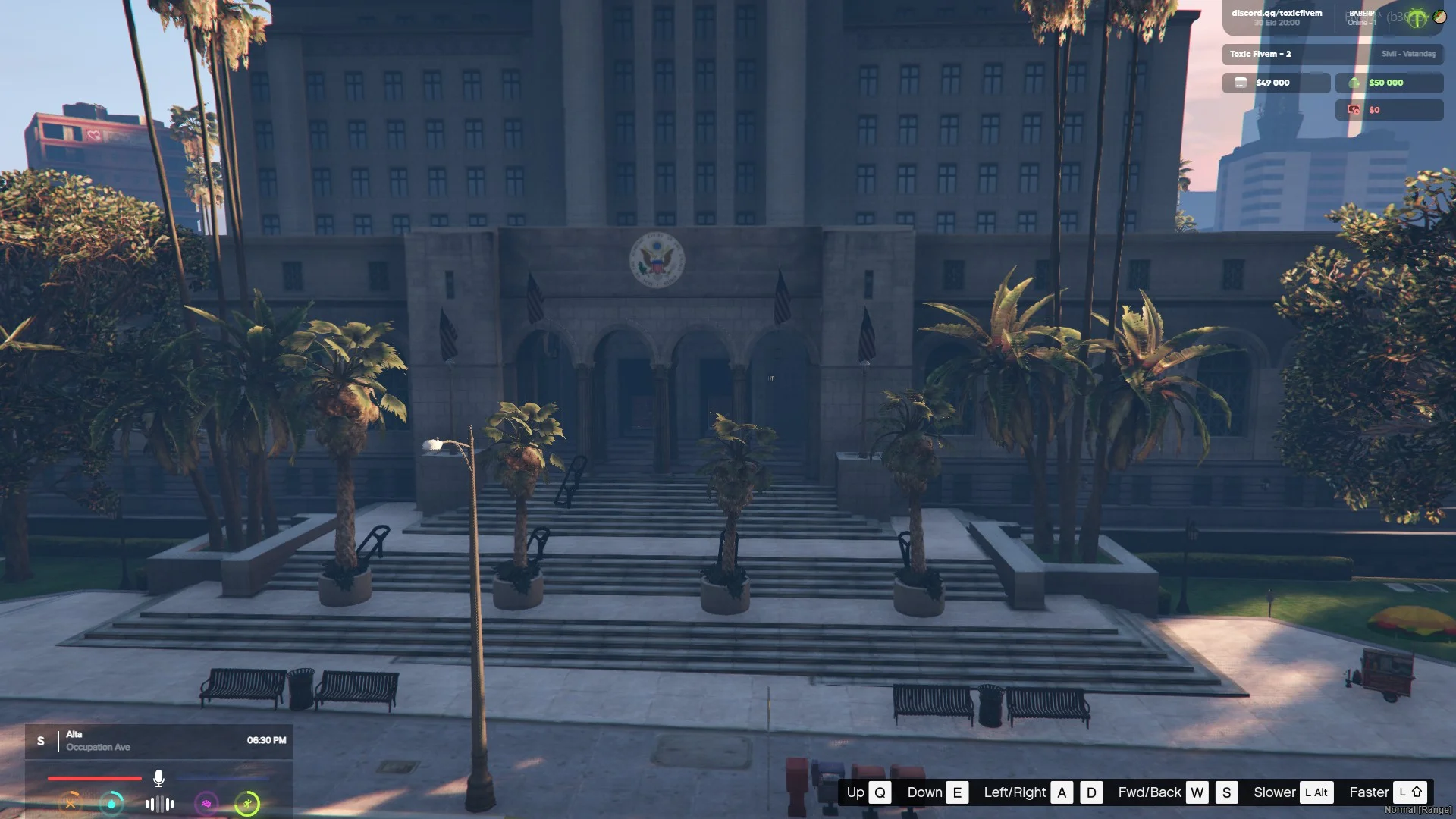Click the red dirty money icon

tap(1354, 110)
